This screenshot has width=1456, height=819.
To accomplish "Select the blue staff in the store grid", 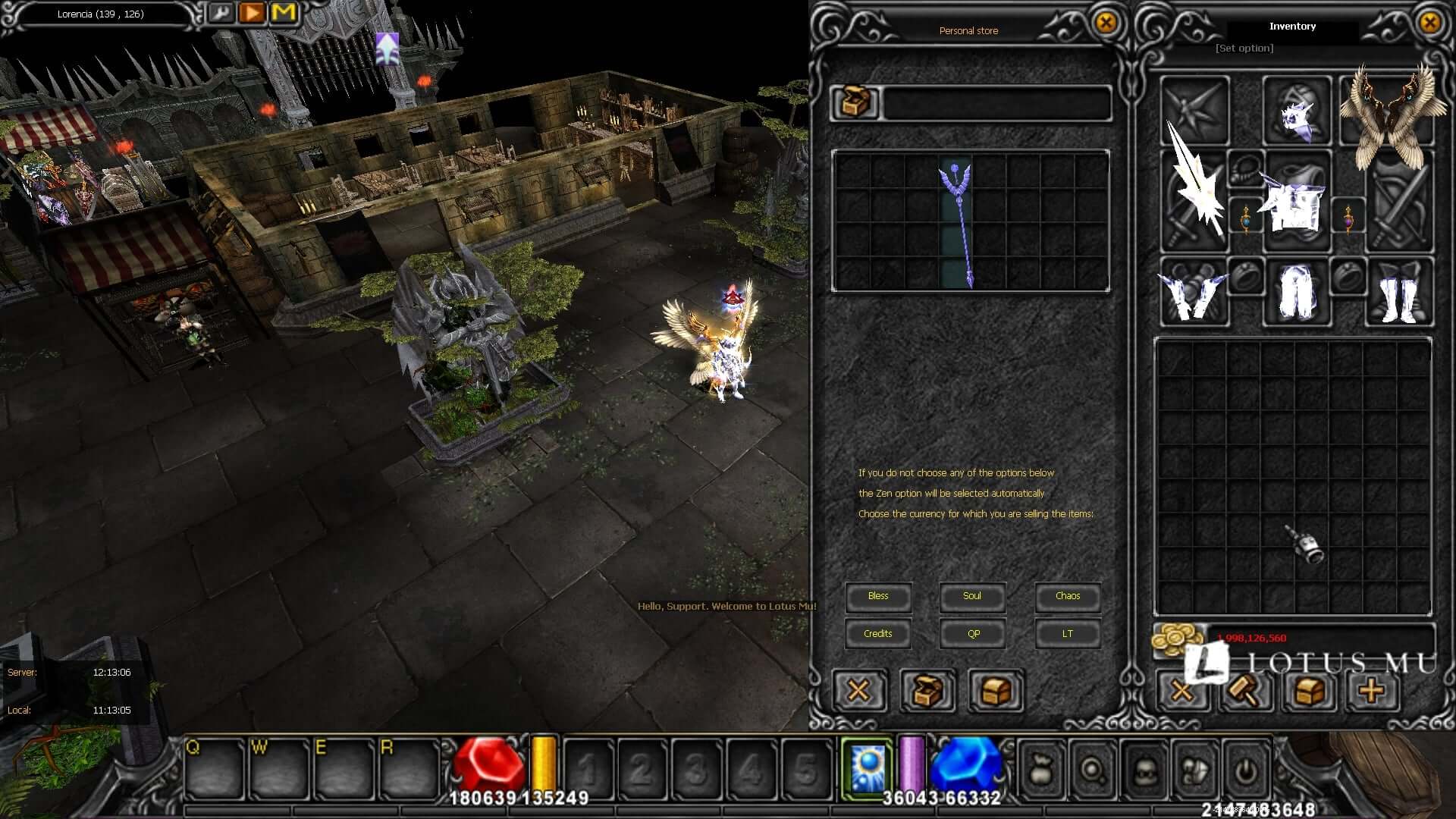I will (x=957, y=224).
